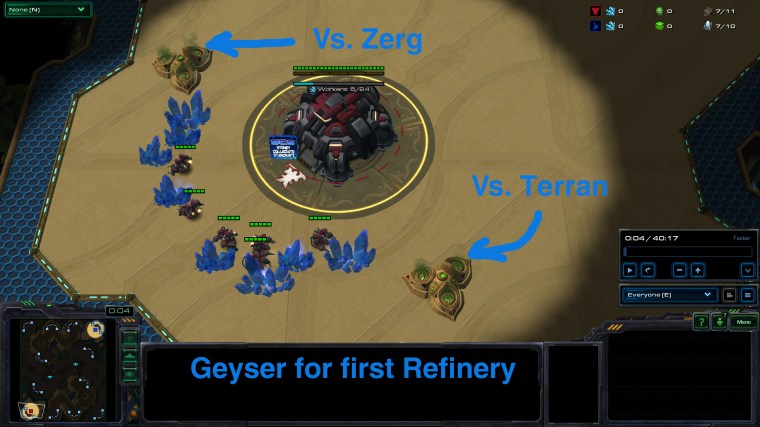
Task: Click the list icon right of the folder button
Action: coord(746,295)
